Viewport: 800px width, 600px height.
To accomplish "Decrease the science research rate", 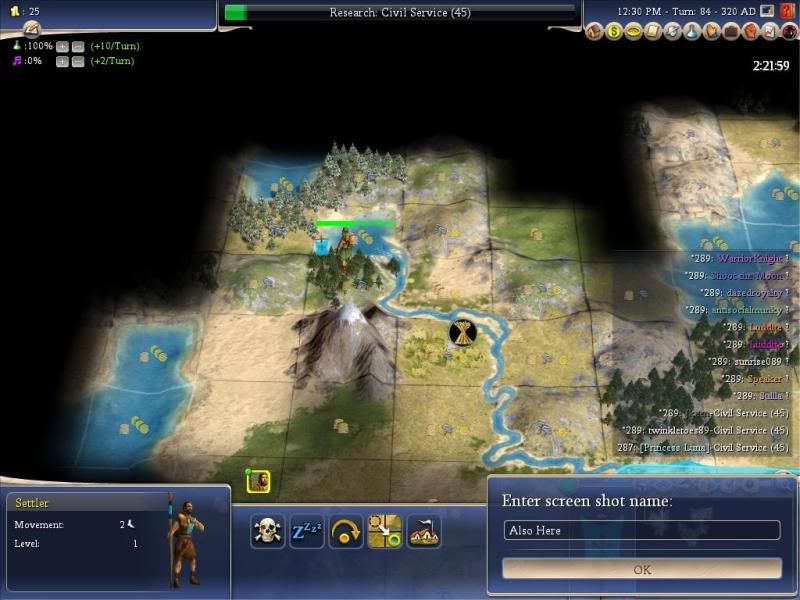I will click(x=77, y=46).
